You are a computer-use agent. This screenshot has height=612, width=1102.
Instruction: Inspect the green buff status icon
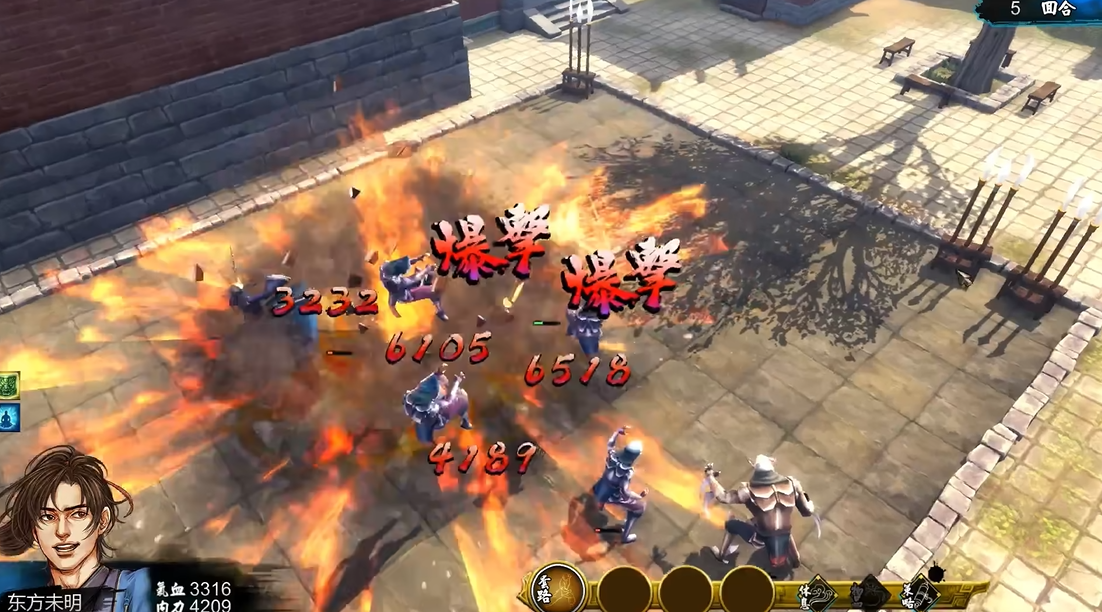(8, 385)
